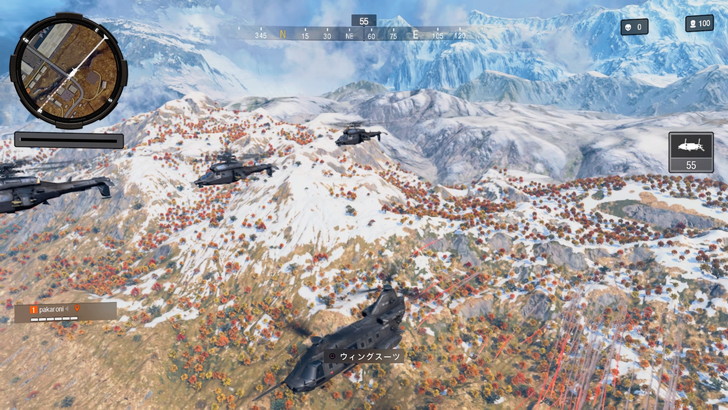
Task: Open the circular minimap
Action: click(68, 65)
